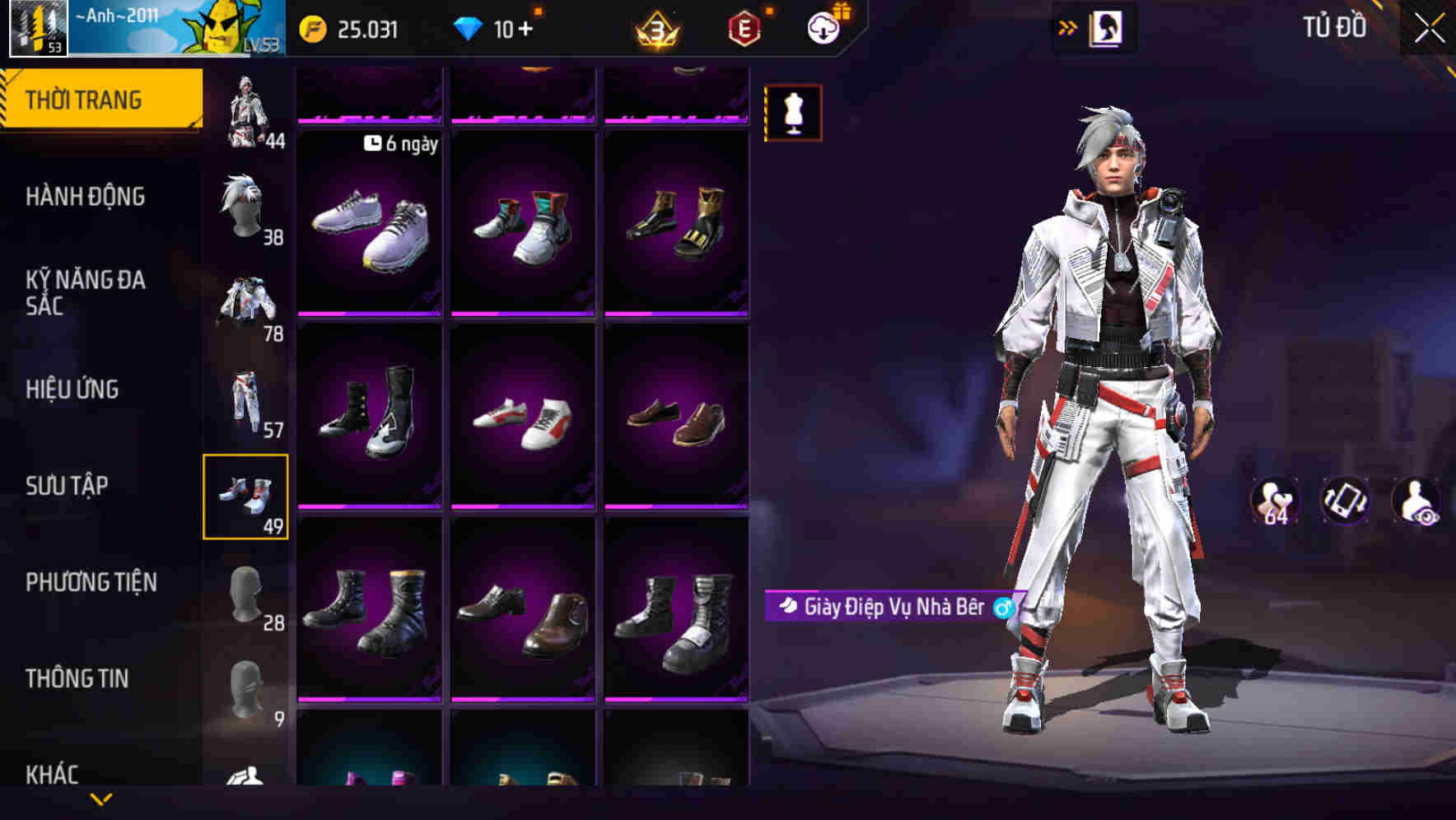
Task: Click the red E badge icon
Action: coord(744,27)
